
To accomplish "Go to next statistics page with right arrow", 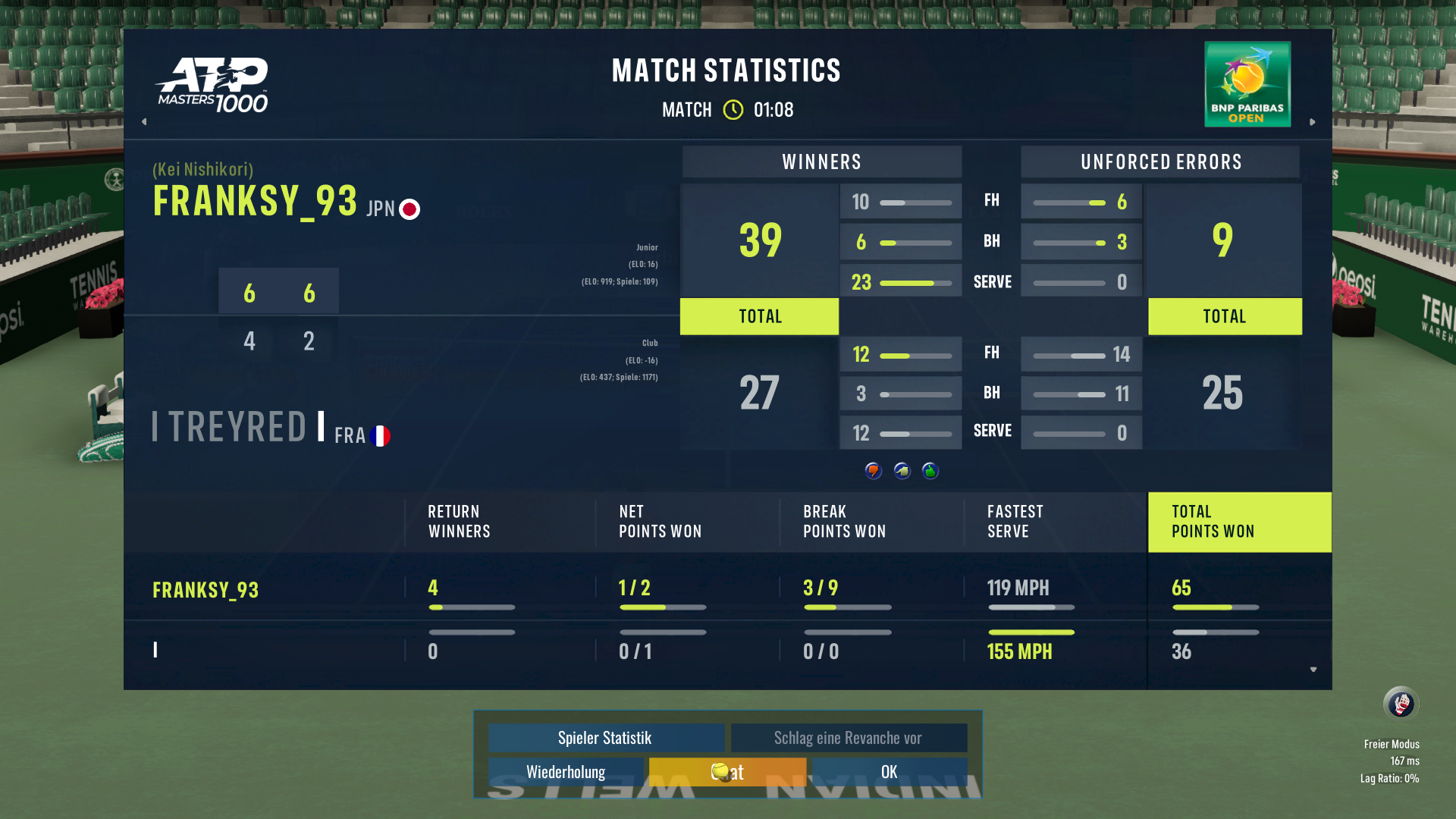I will [x=1313, y=121].
